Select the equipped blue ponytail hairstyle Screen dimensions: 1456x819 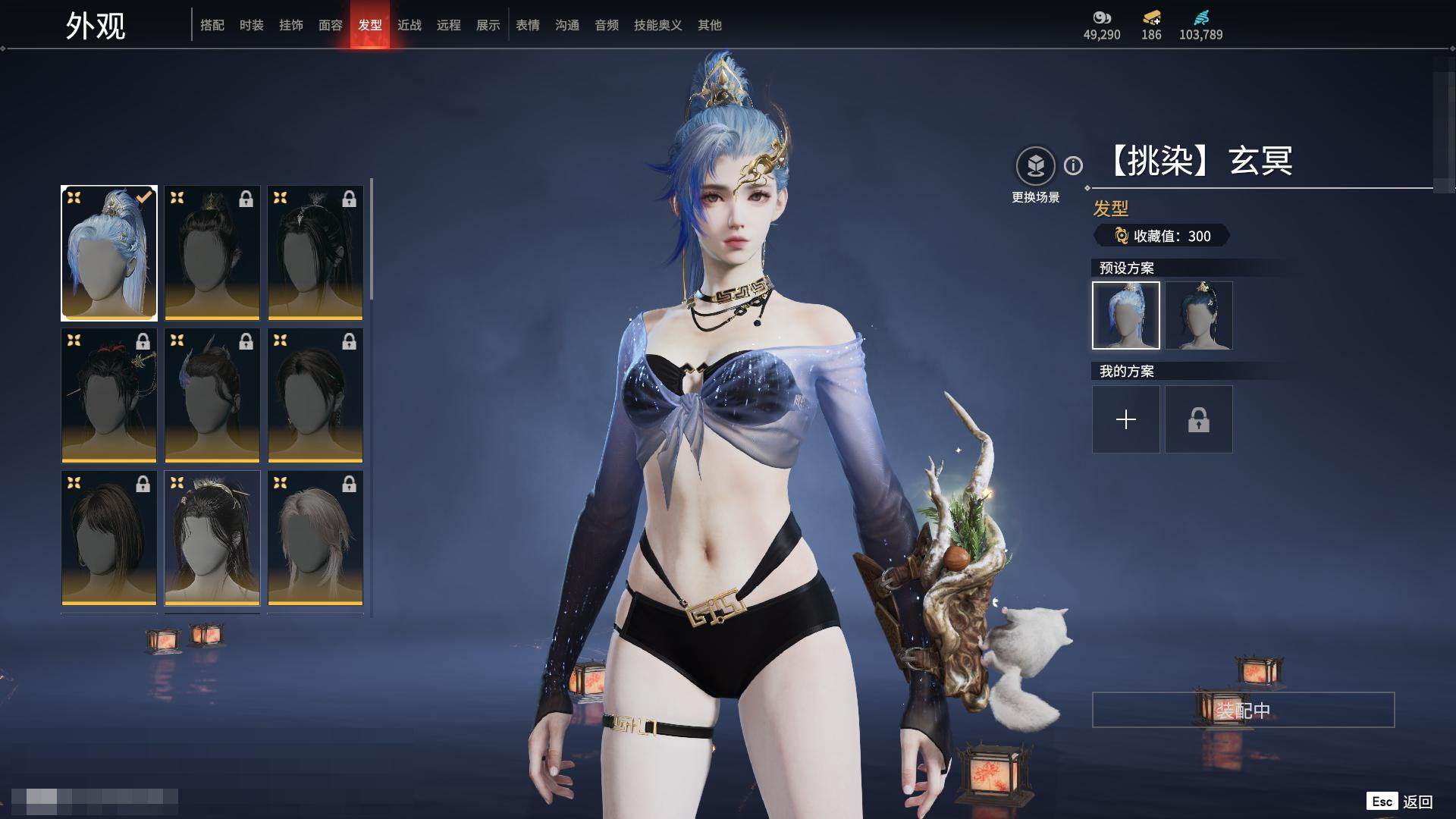coord(109,253)
